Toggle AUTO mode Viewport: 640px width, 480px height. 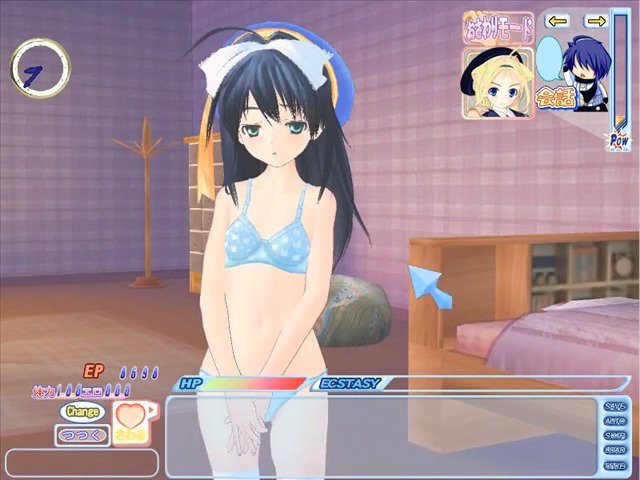point(616,421)
